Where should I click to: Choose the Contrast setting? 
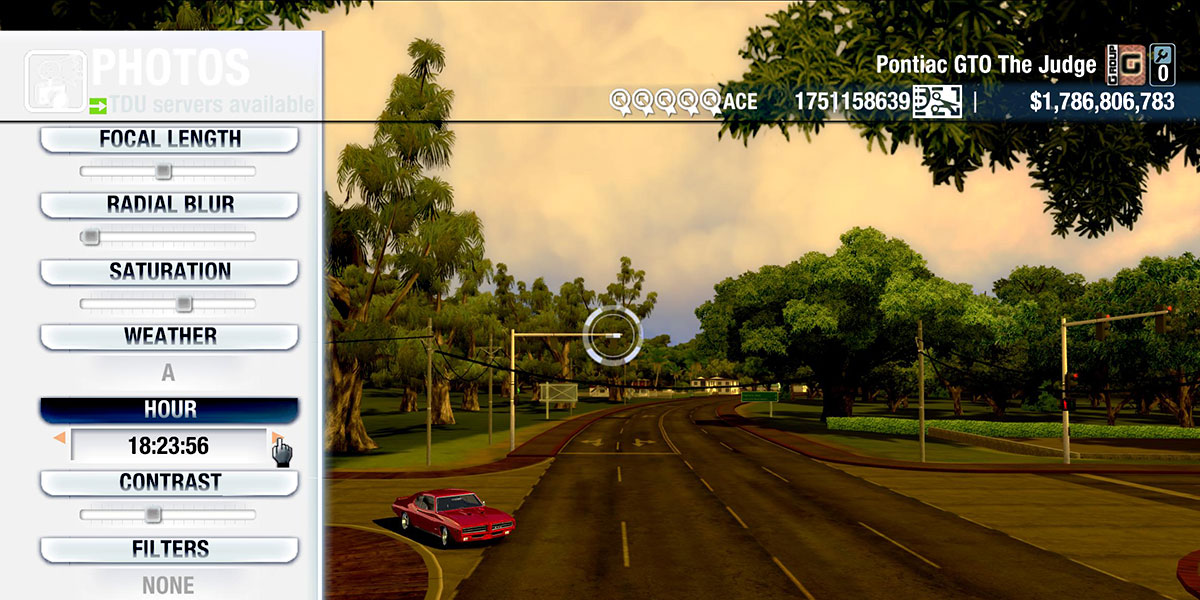pos(169,483)
